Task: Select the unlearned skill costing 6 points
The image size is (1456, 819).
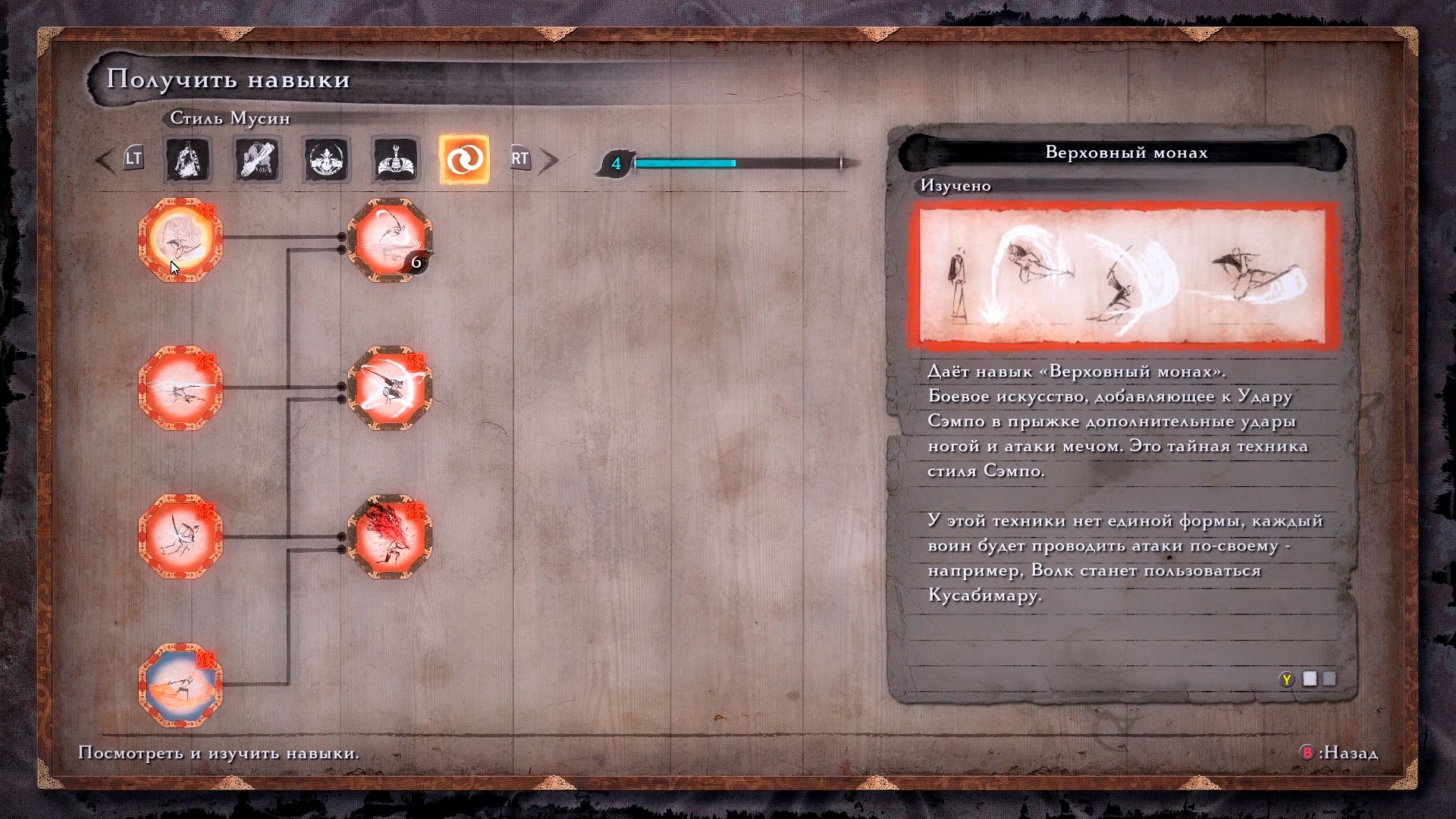Action: click(390, 240)
